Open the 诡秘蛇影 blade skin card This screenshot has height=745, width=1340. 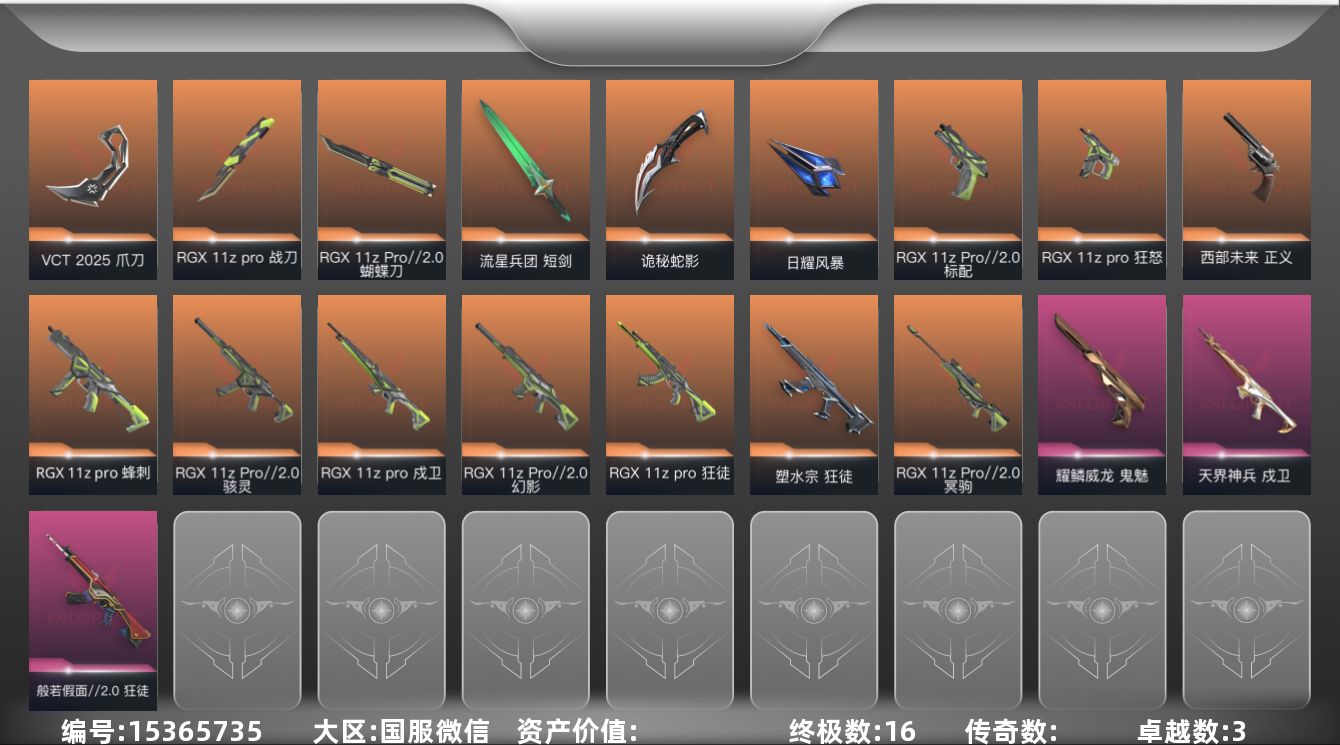point(669,178)
